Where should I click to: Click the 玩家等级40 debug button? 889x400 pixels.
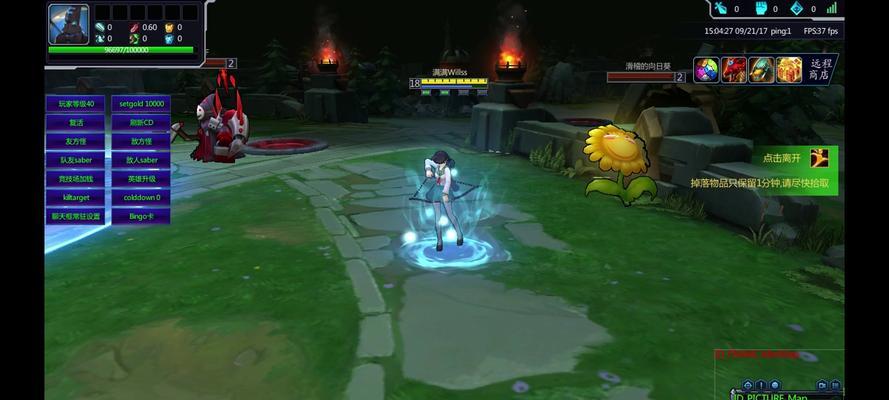[x=76, y=103]
